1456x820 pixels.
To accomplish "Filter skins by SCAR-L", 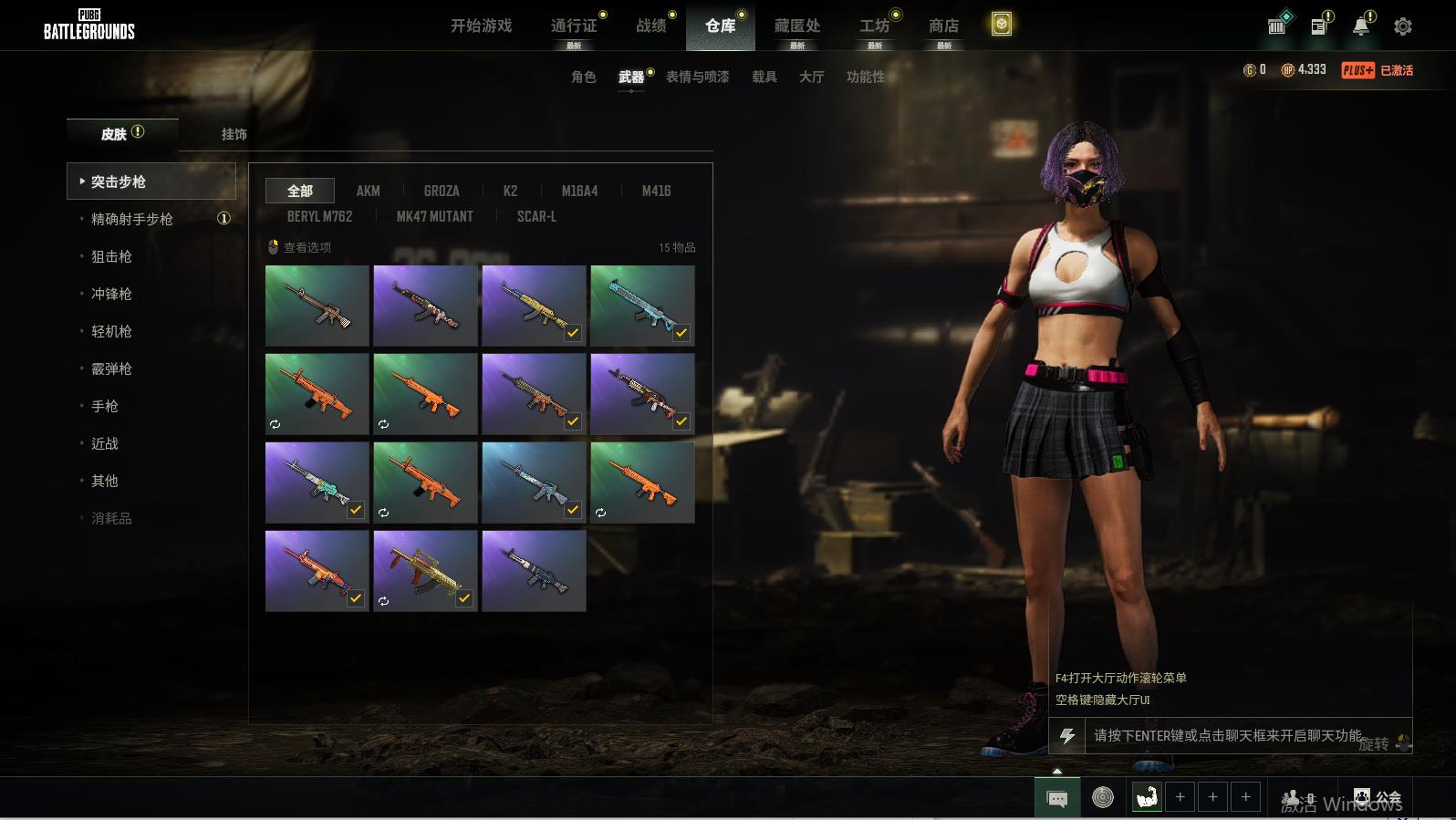I will point(536,216).
